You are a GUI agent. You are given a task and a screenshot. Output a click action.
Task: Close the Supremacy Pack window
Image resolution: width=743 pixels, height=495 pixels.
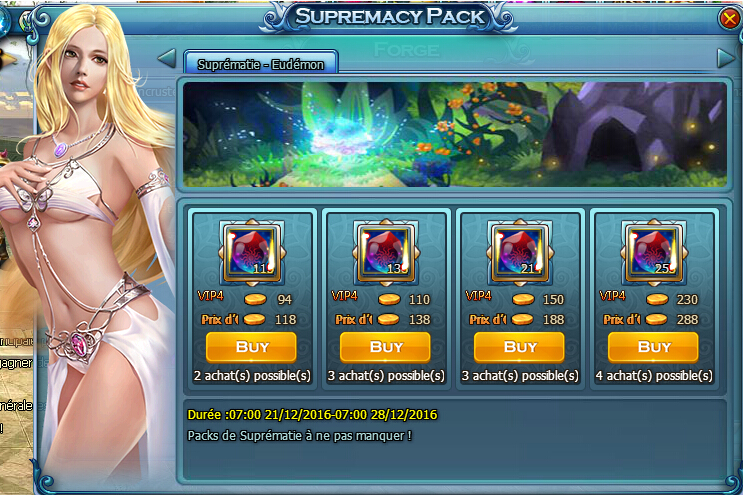pos(728,18)
